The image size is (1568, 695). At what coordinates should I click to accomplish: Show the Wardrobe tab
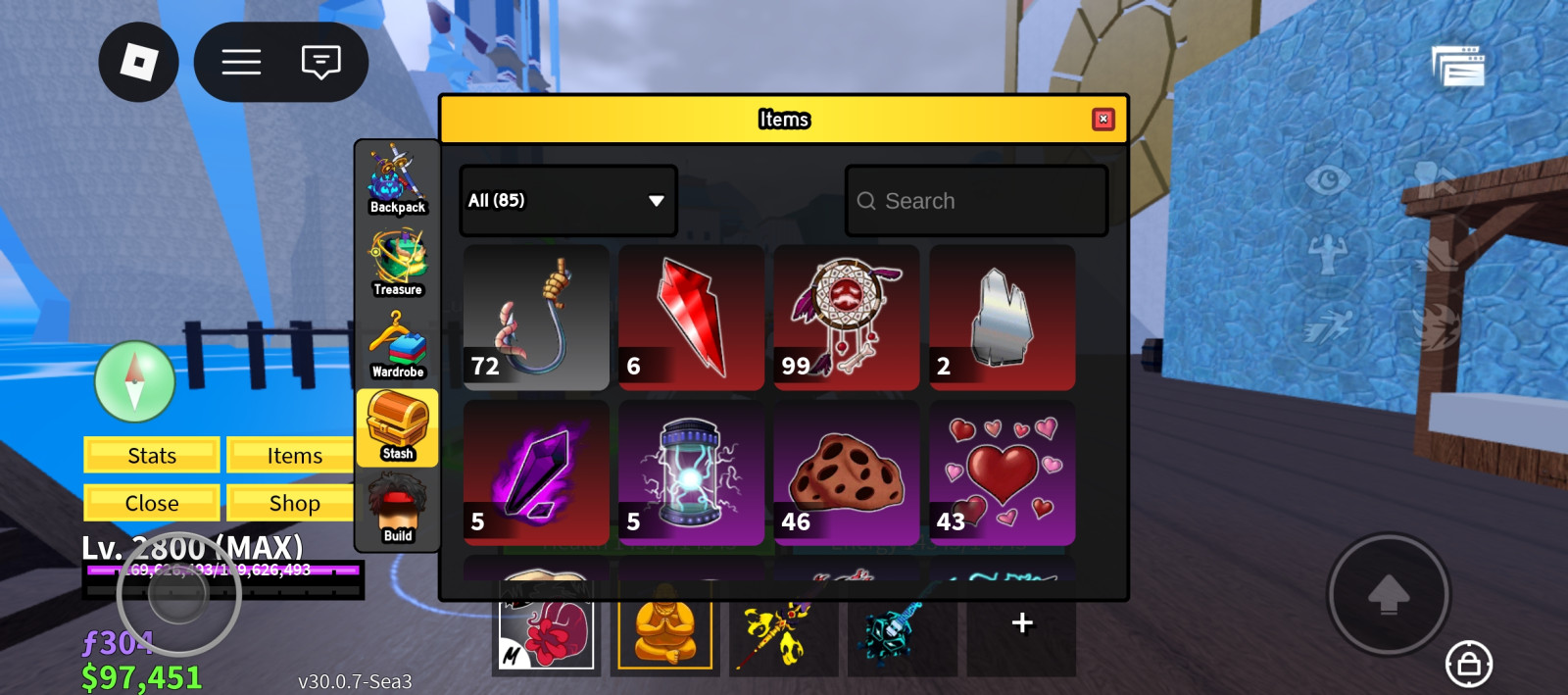coord(397,345)
